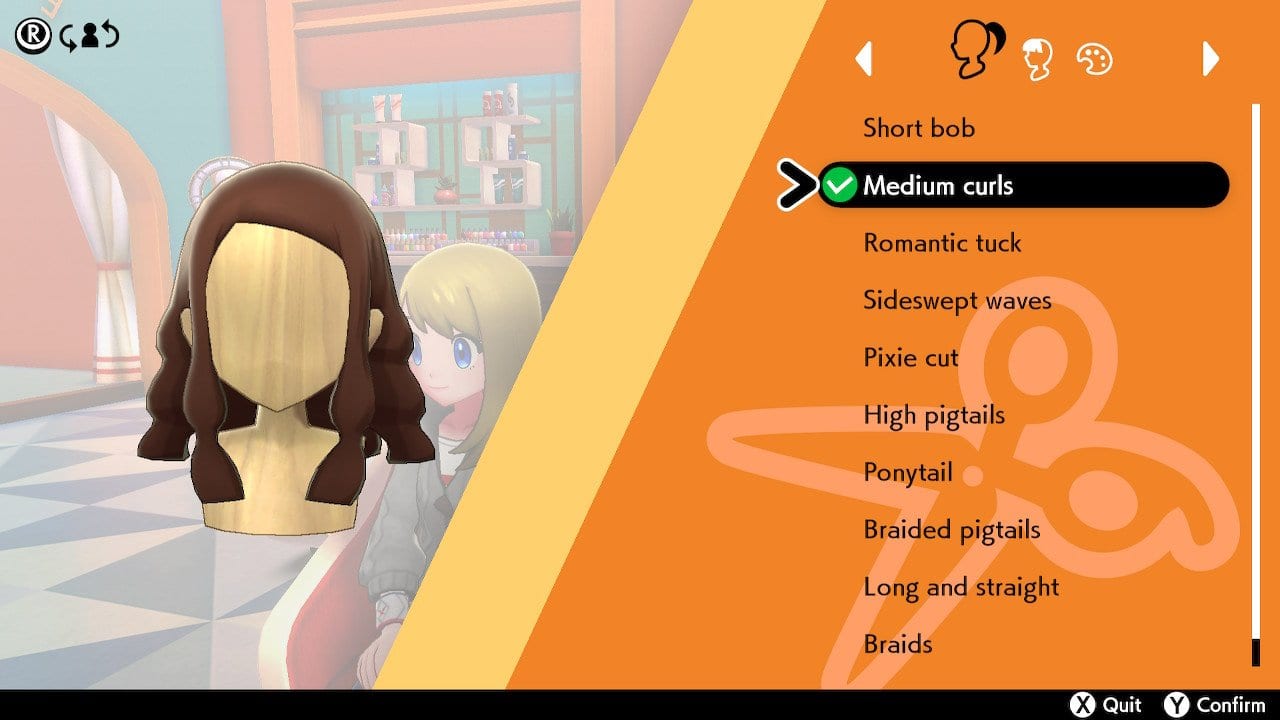Open the makeup face icon tab
This screenshot has height=720, width=1280.
pyautogui.click(x=1040, y=57)
